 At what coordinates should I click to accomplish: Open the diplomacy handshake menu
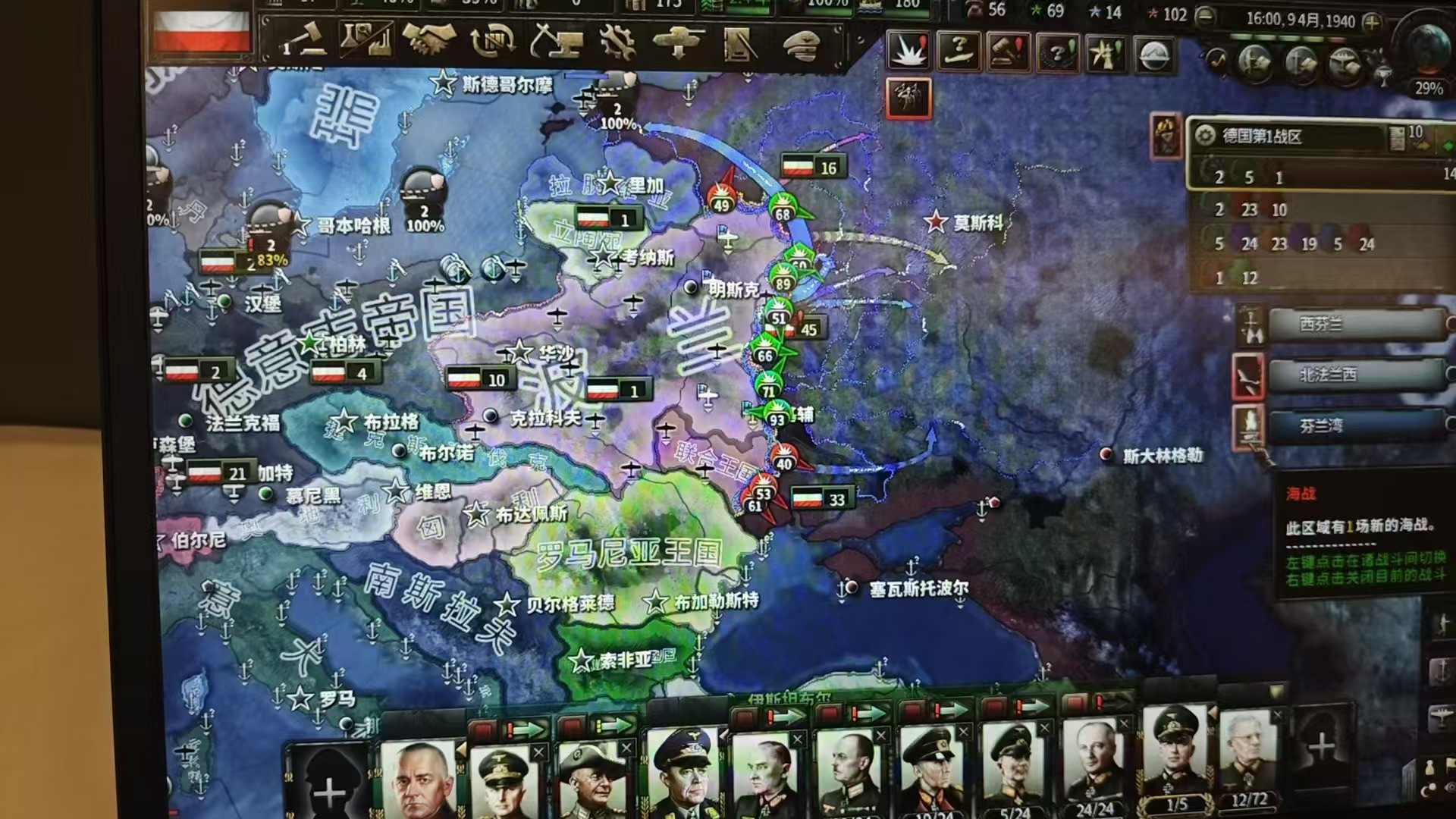coord(428,41)
